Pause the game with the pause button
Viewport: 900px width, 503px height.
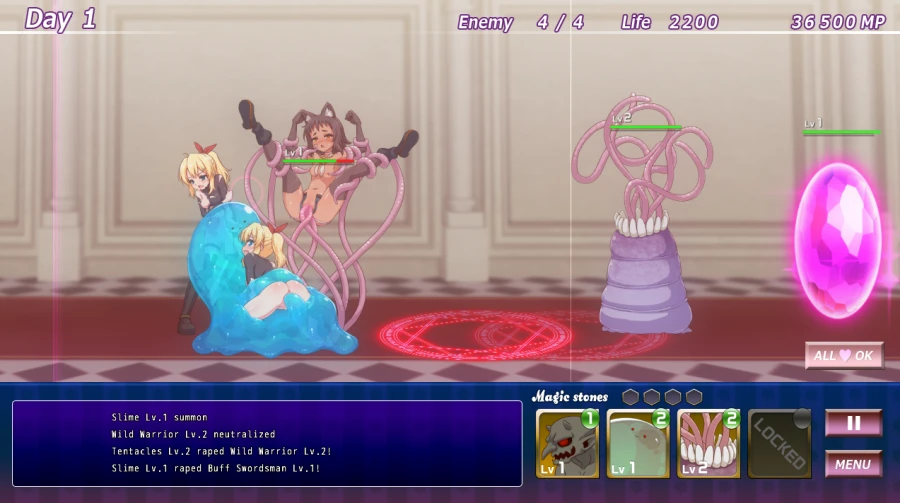pos(853,423)
